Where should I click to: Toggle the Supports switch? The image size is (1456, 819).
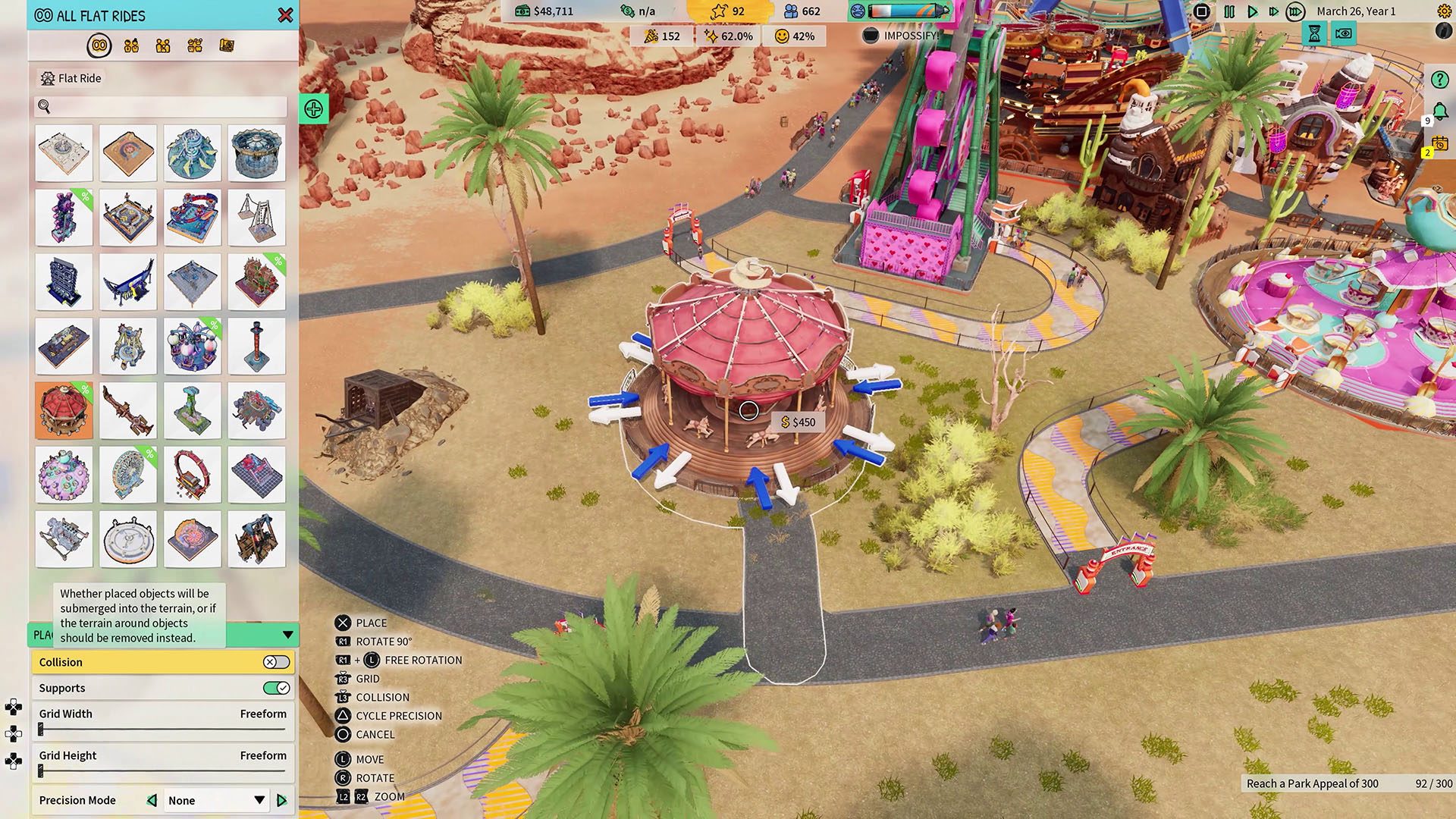tap(276, 688)
